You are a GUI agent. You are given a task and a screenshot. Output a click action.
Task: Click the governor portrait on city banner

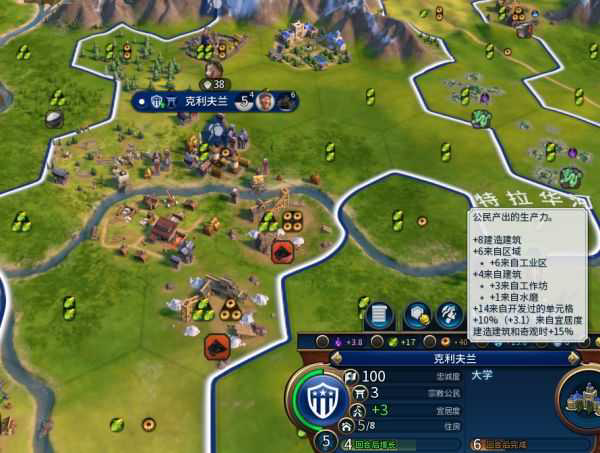[266, 101]
